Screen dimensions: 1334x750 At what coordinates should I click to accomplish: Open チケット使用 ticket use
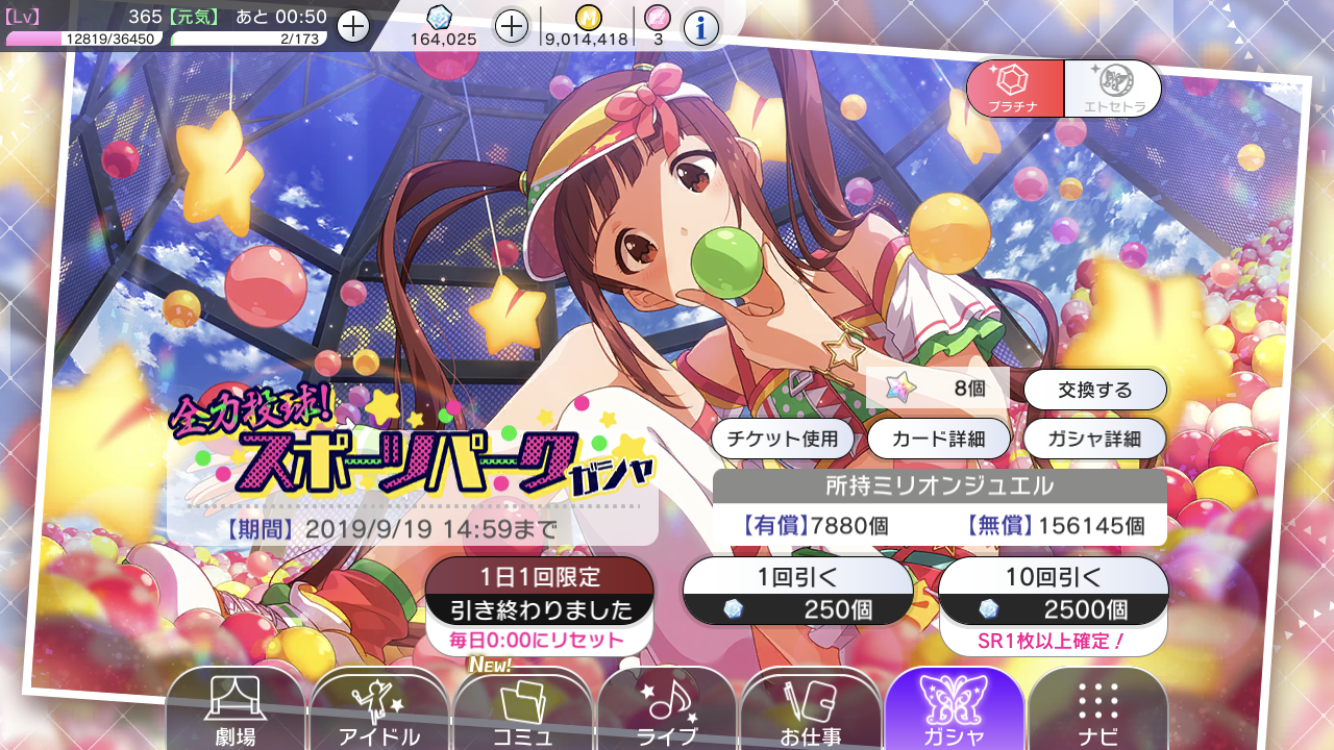click(783, 438)
